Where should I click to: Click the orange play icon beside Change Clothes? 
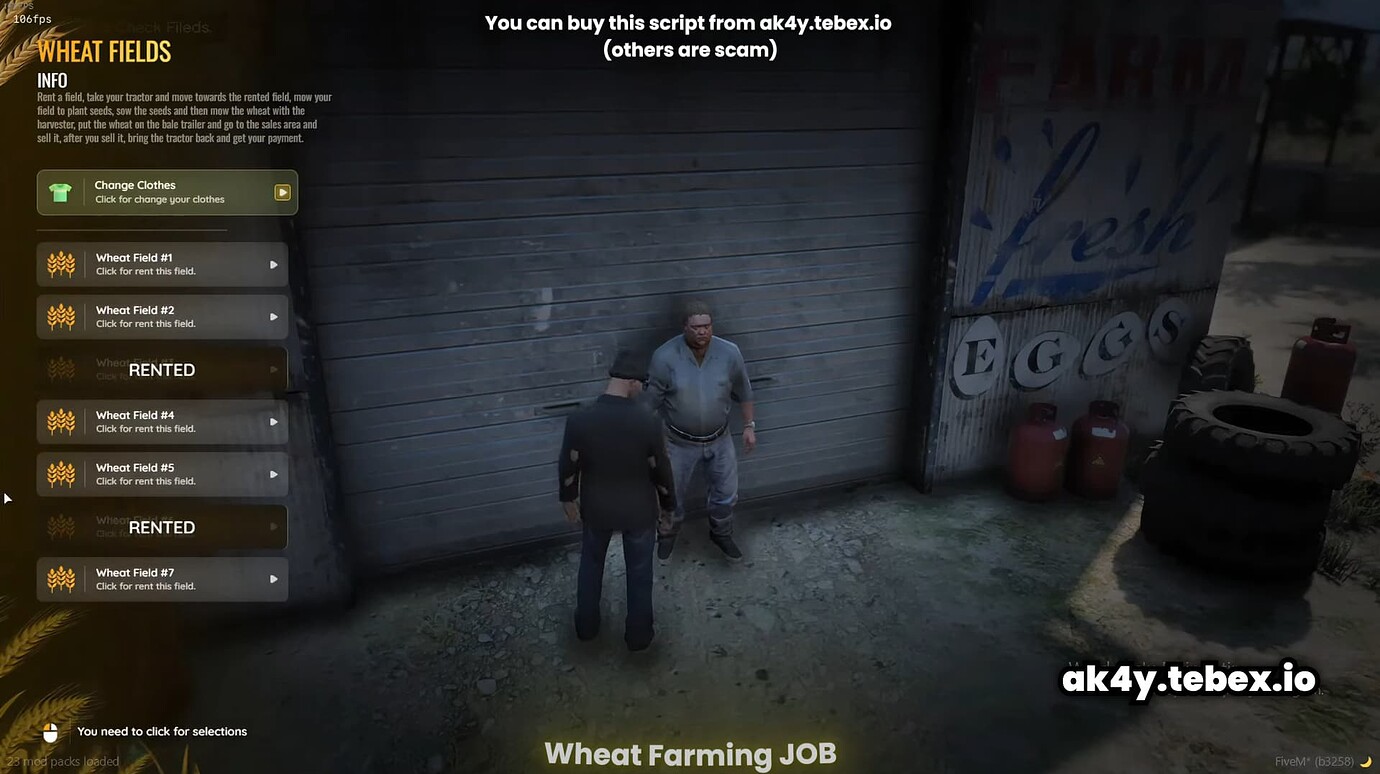pos(282,191)
